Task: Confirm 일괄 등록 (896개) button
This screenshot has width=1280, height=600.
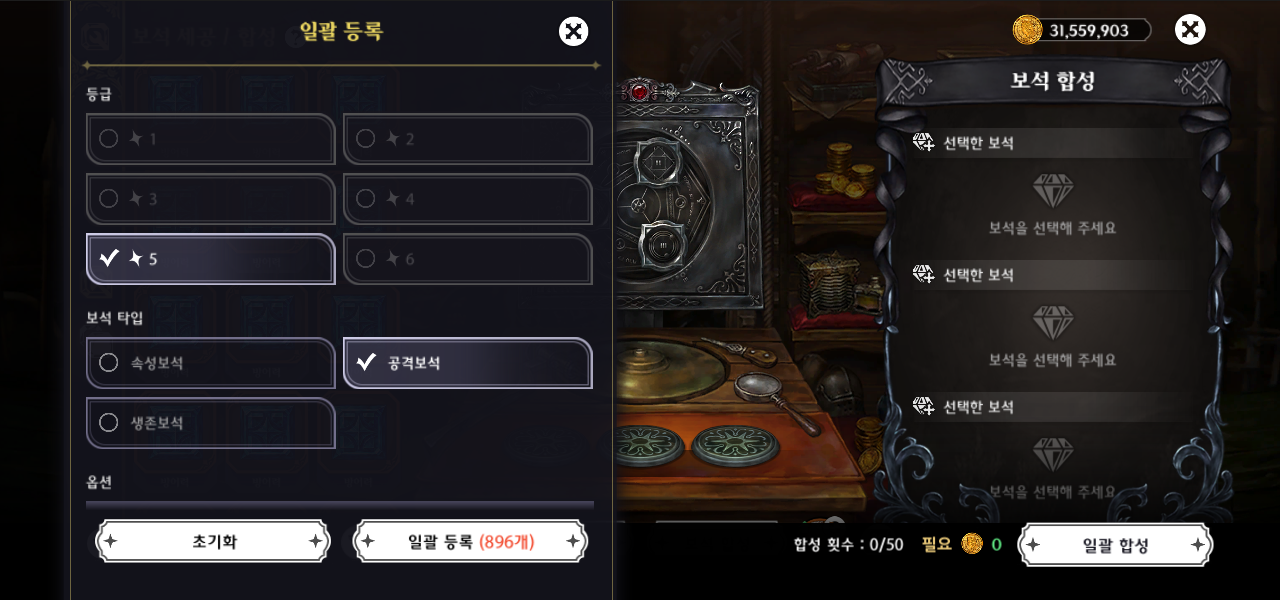Action: point(470,541)
